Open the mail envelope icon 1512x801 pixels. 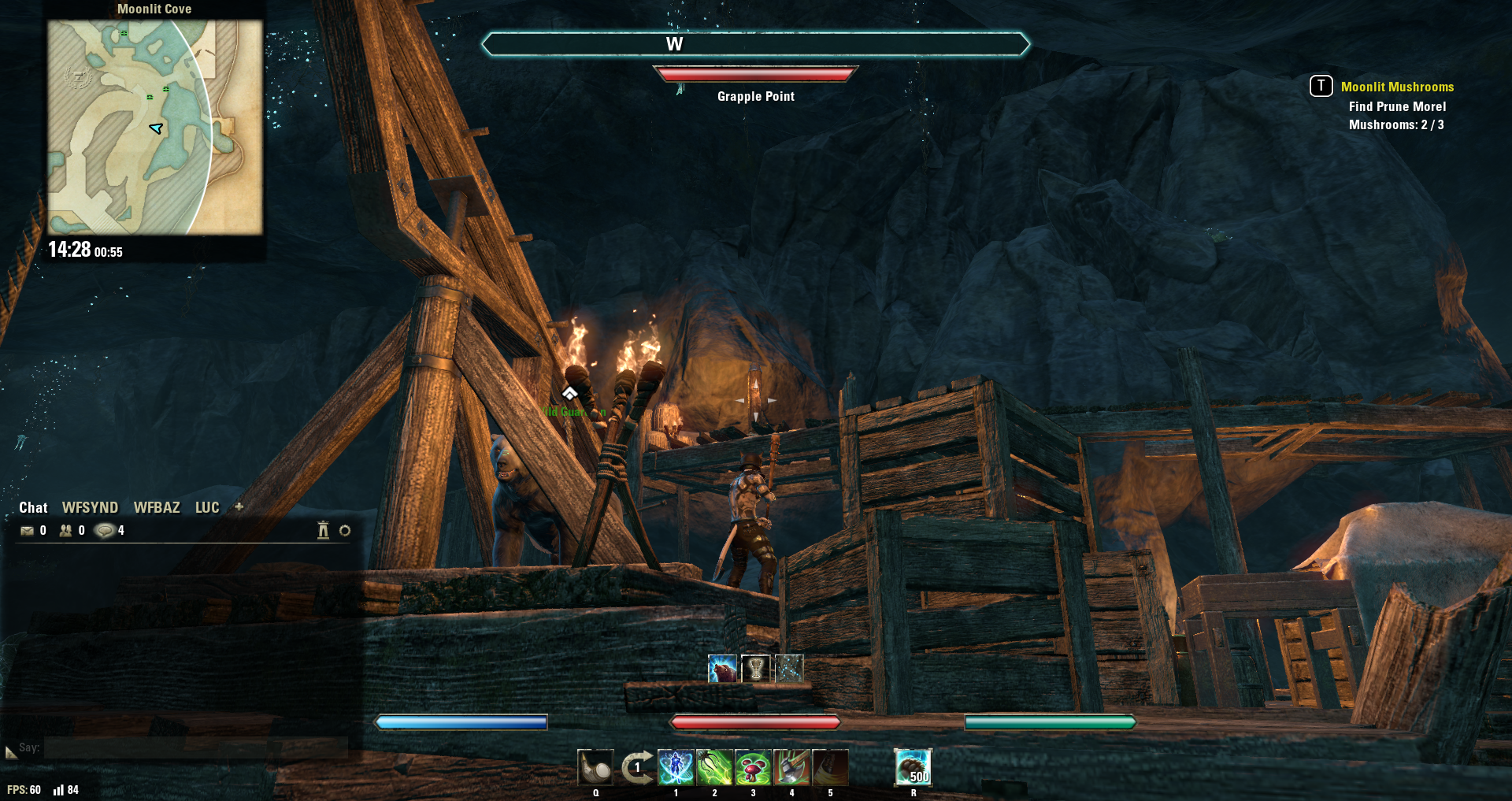[x=28, y=531]
